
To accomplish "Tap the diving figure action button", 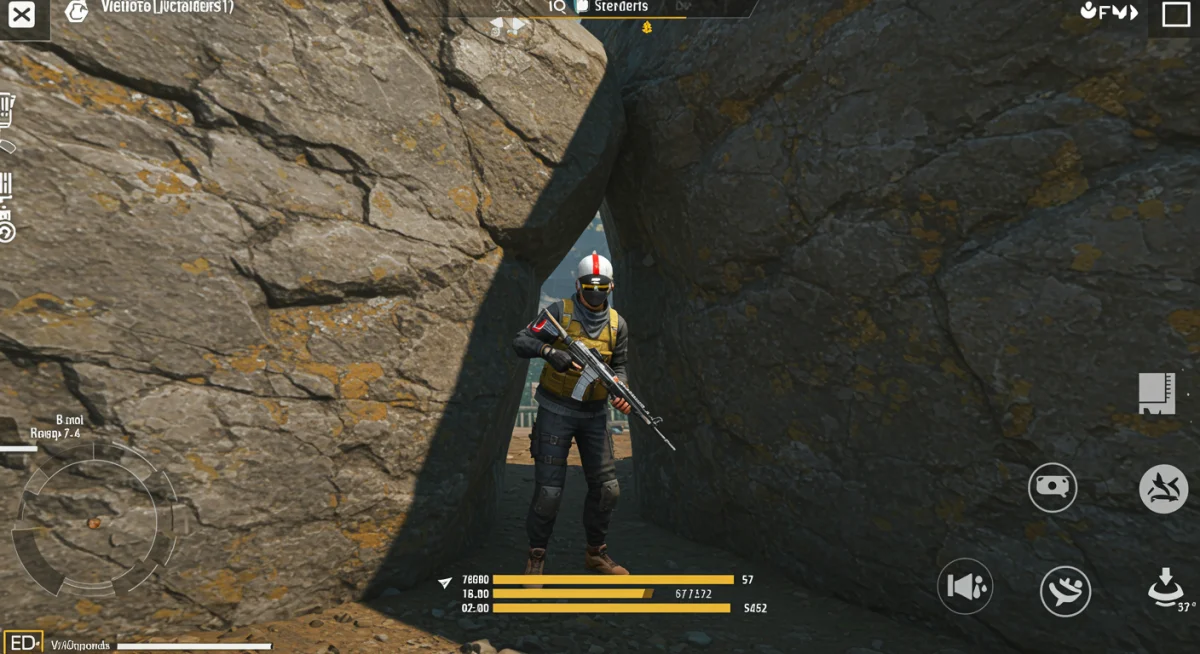I will click(x=1064, y=590).
